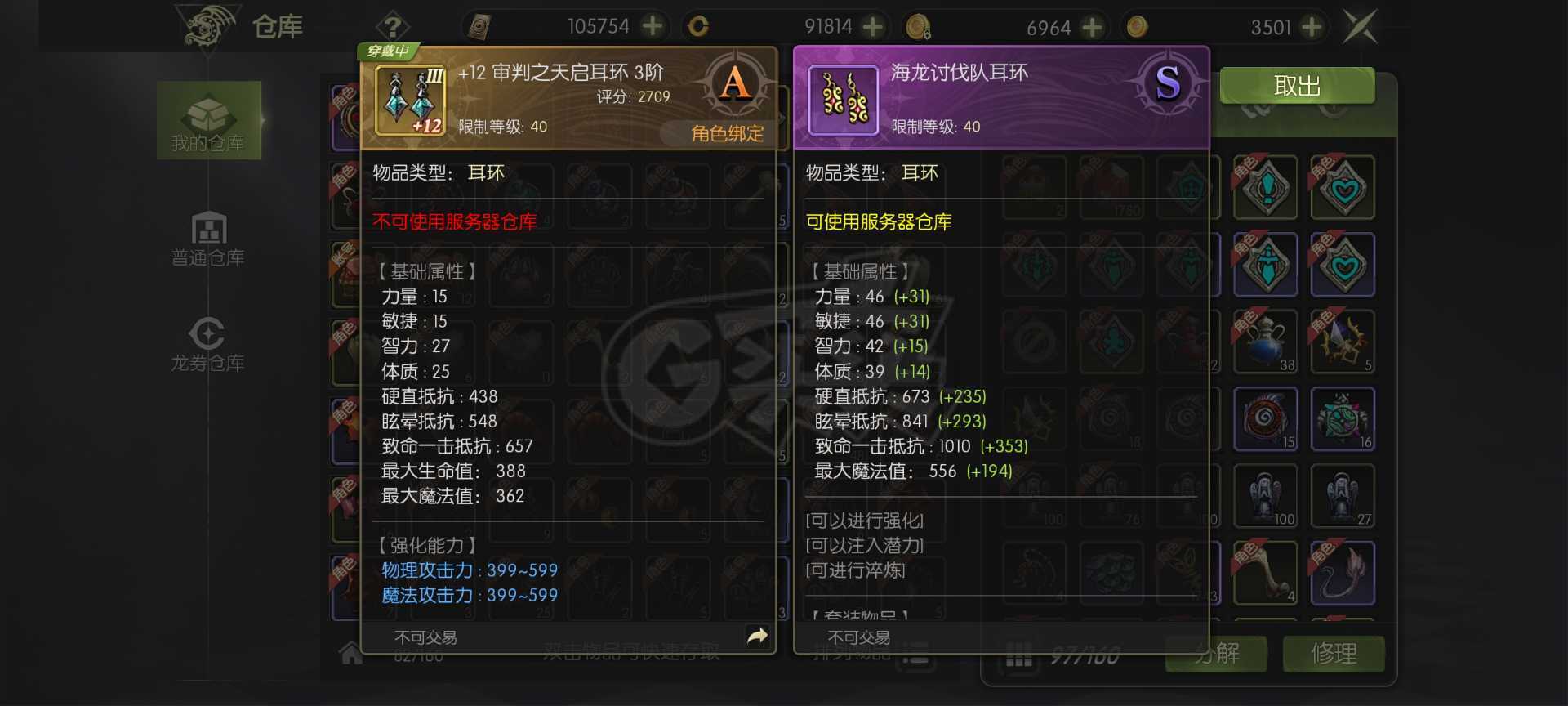The height and width of the screenshot is (706, 1568).
Task: Open the help question mark icon
Action: pyautogui.click(x=394, y=25)
